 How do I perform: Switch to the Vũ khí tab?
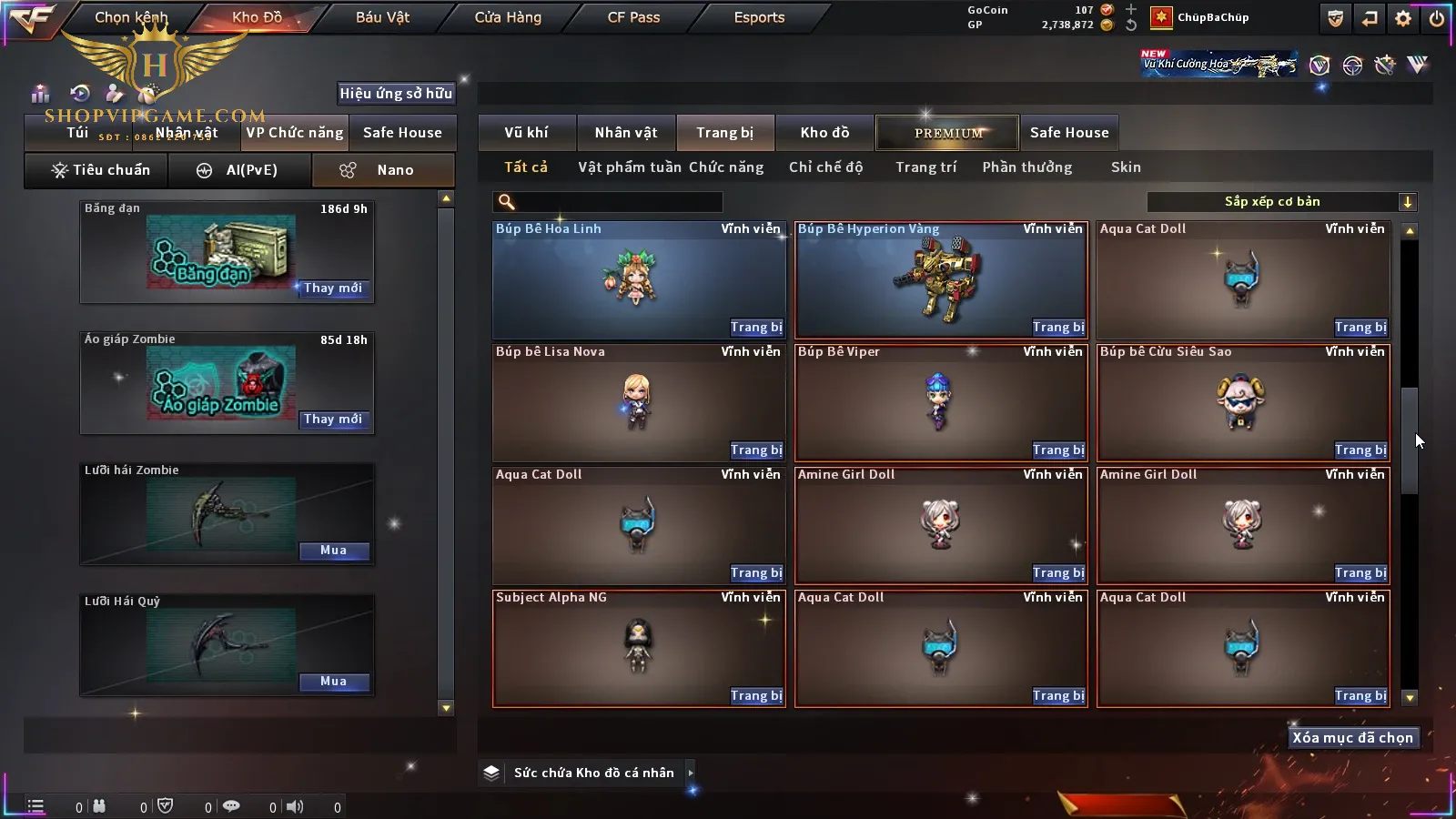click(526, 133)
